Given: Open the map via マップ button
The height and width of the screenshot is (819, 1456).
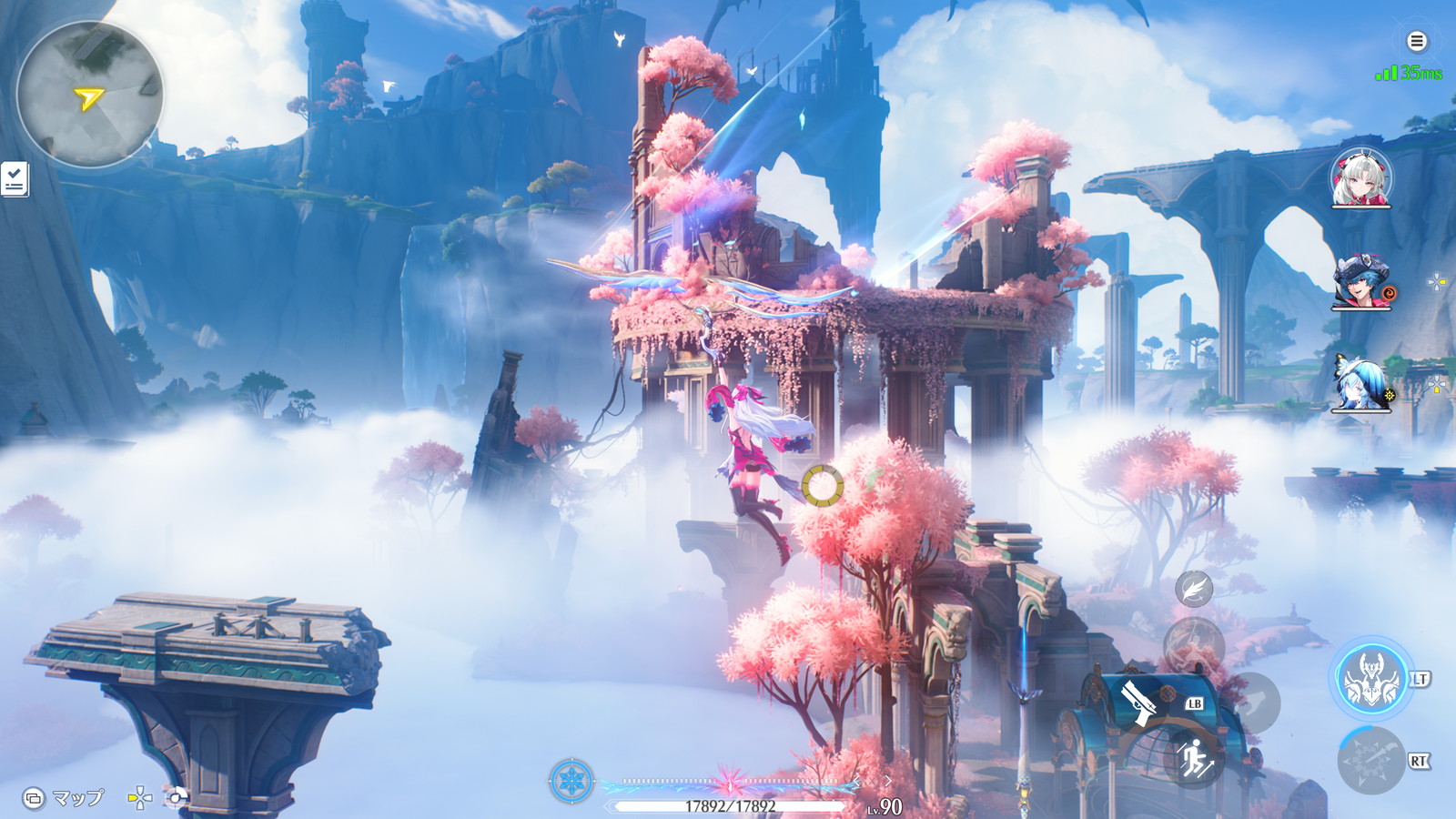Looking at the screenshot, I should [64, 798].
